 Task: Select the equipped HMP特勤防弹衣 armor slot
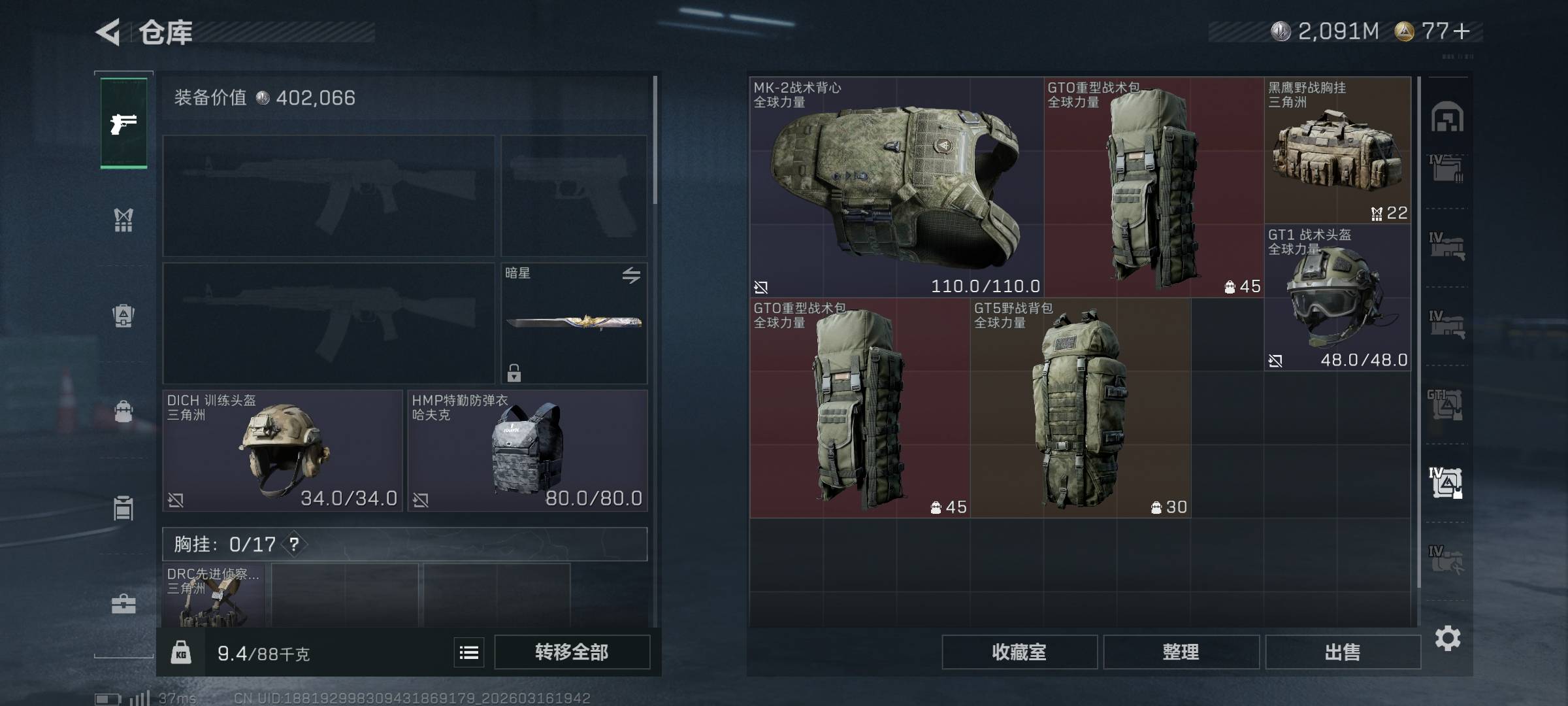[x=527, y=451]
